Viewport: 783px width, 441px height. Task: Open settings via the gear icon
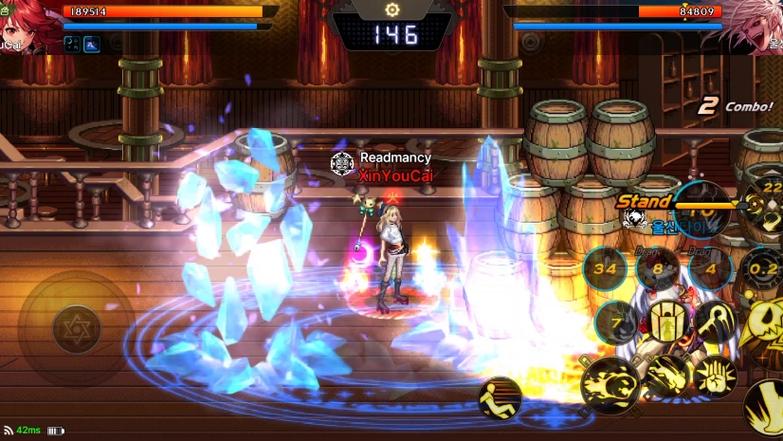click(x=392, y=9)
